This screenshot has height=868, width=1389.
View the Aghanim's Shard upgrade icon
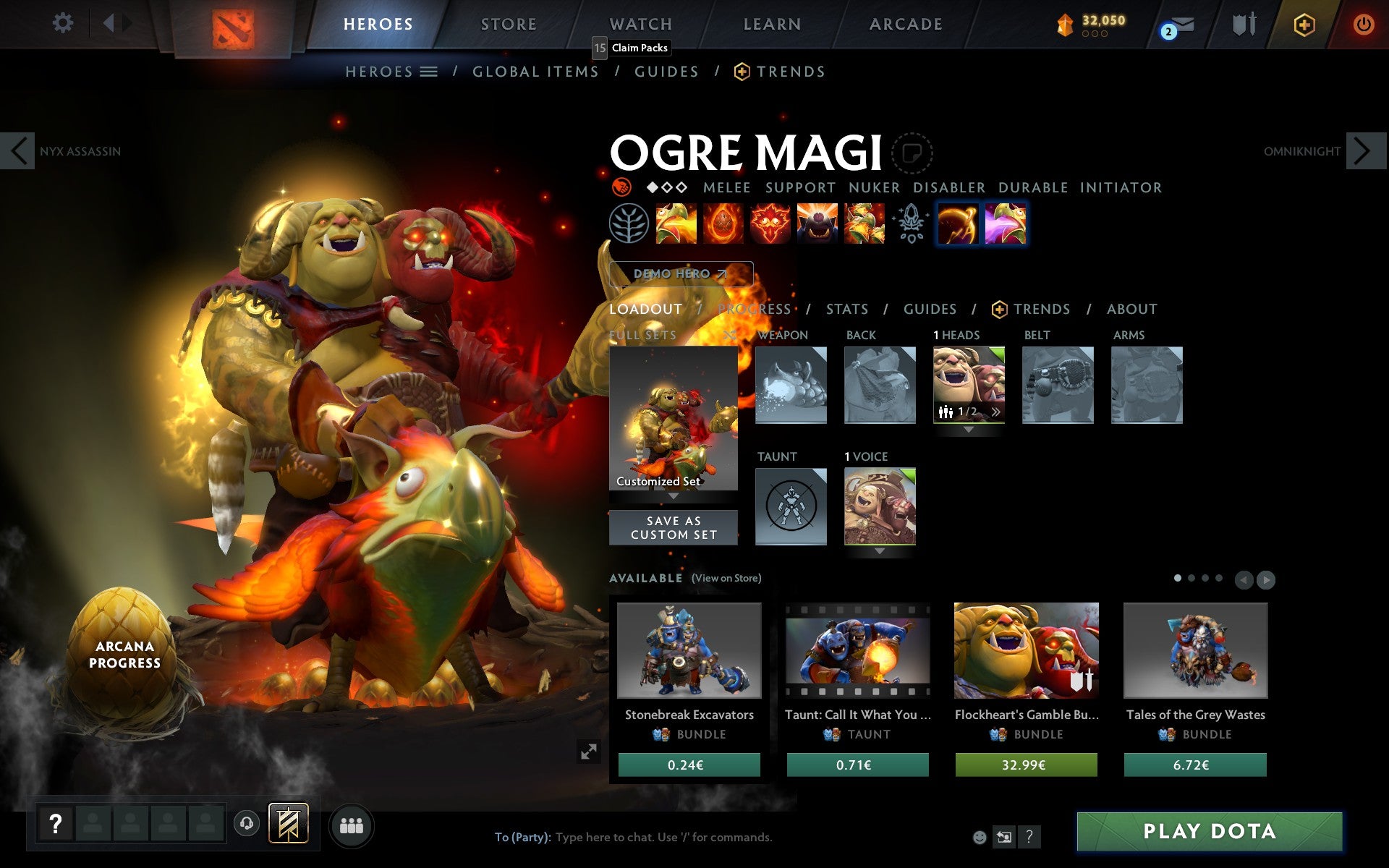tap(910, 224)
